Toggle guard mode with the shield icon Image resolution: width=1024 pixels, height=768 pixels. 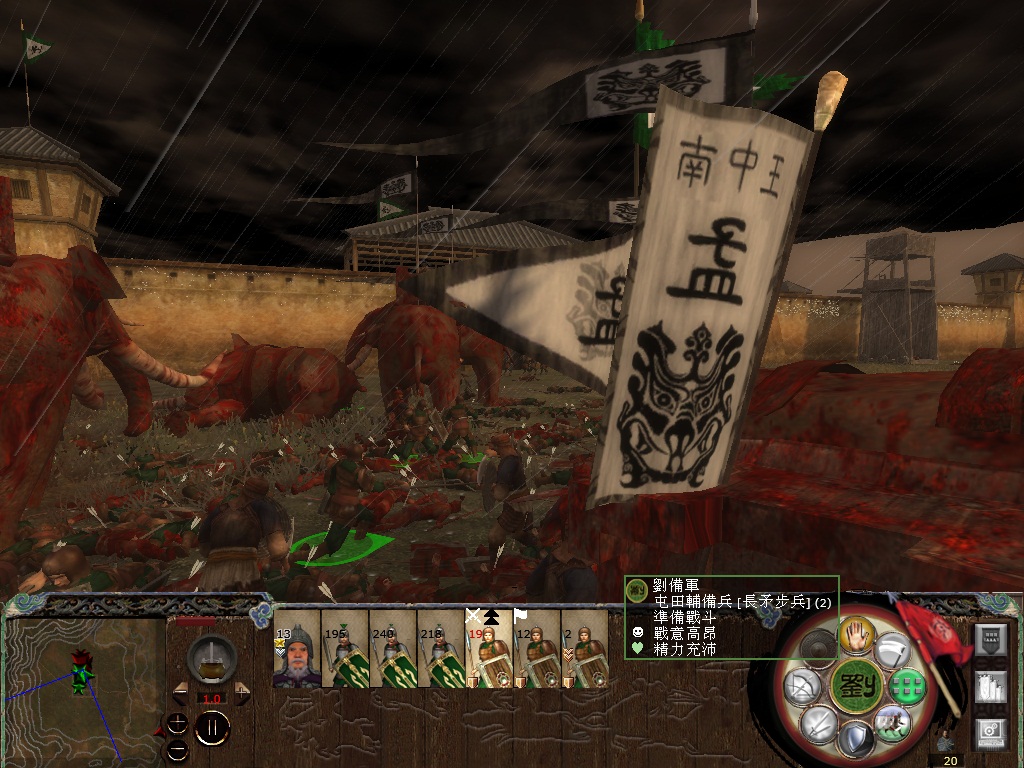pos(856,740)
